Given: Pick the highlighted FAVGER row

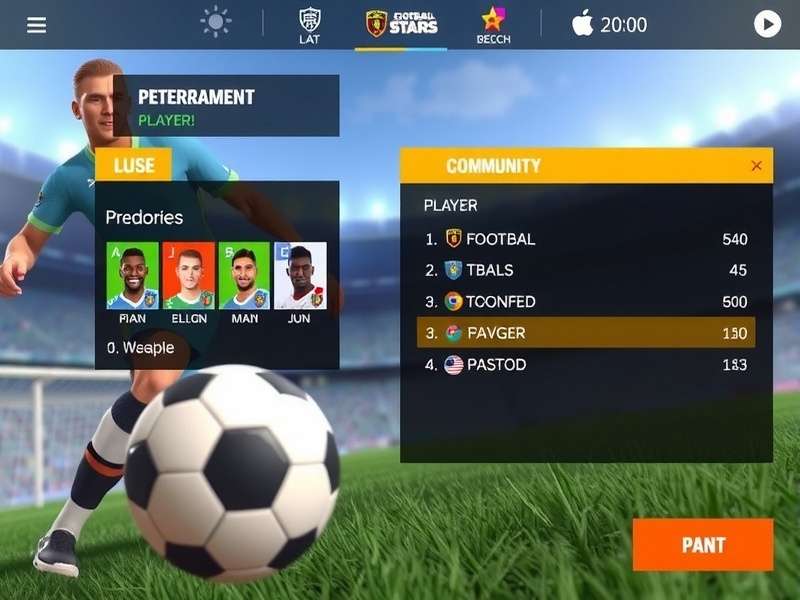Looking at the screenshot, I should point(586,333).
